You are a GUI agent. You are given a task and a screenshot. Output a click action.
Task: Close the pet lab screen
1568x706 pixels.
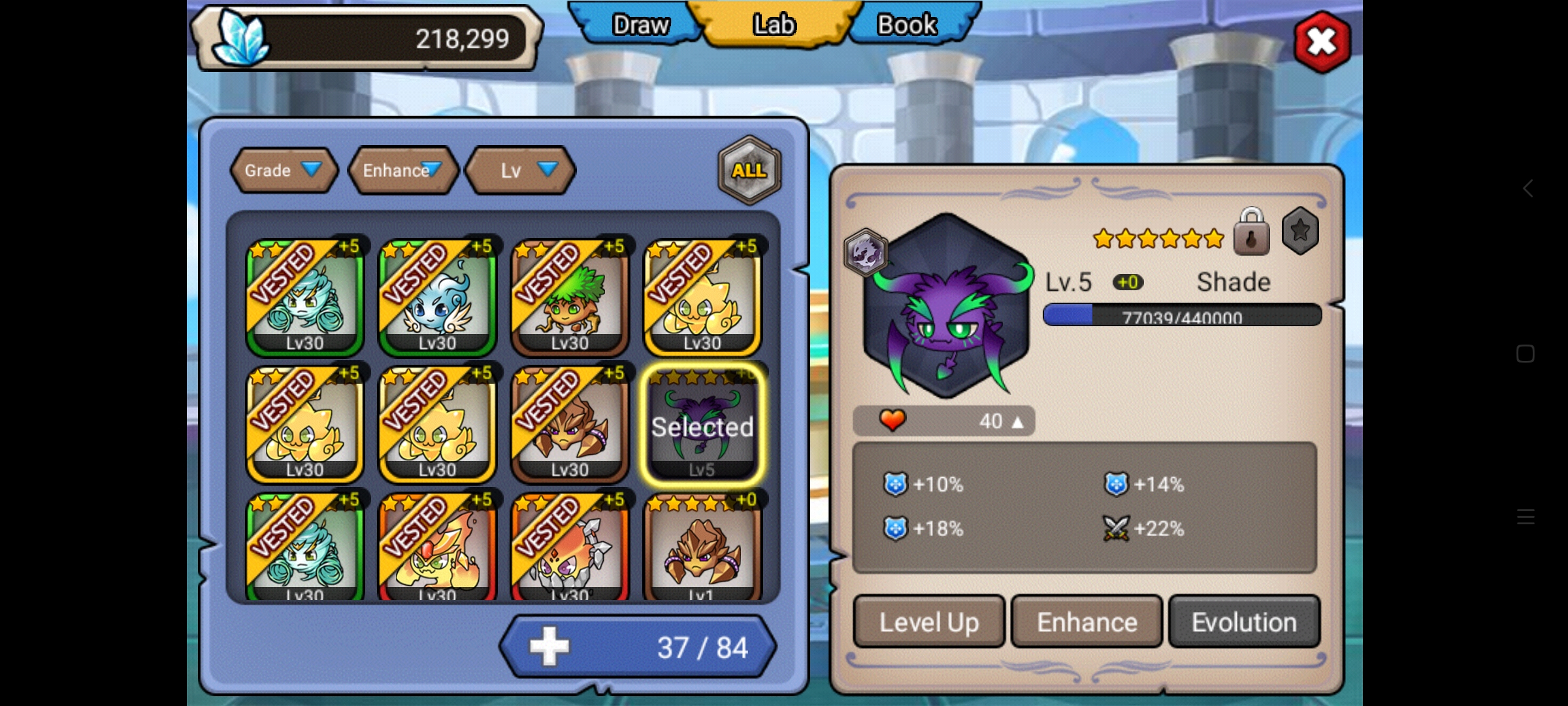click(1322, 42)
